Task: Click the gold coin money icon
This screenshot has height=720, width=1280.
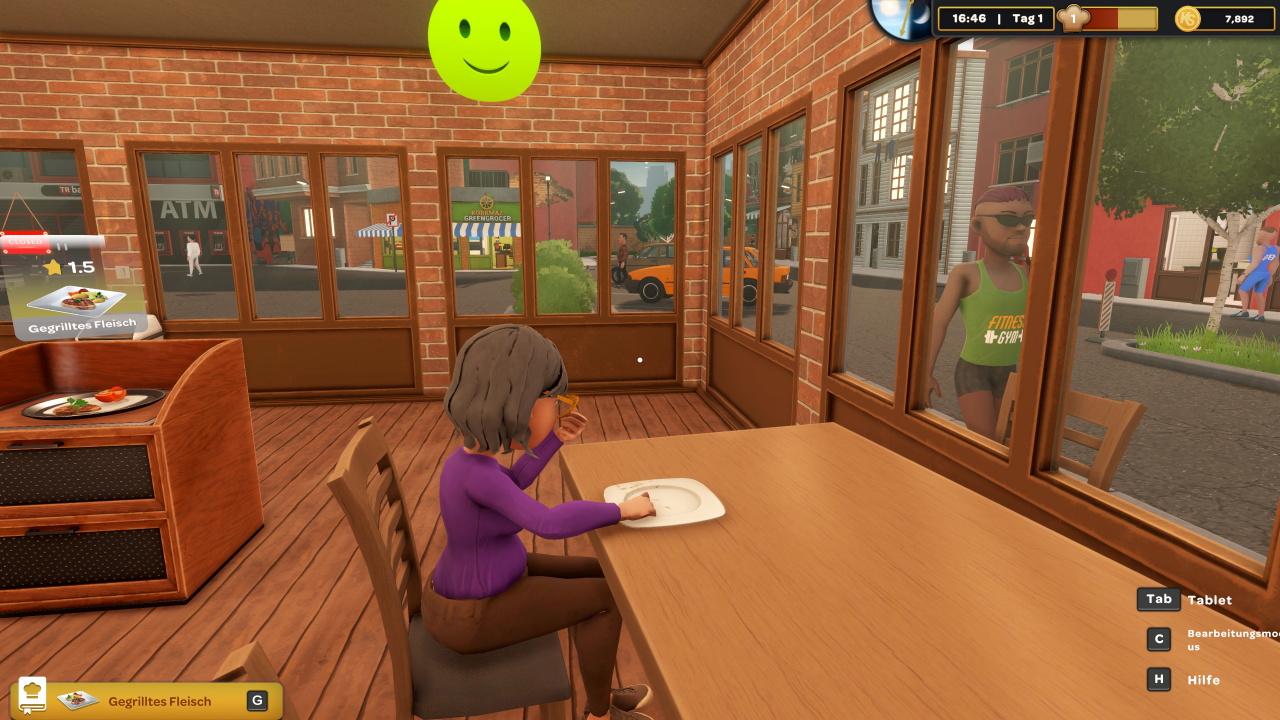Action: point(1187,19)
